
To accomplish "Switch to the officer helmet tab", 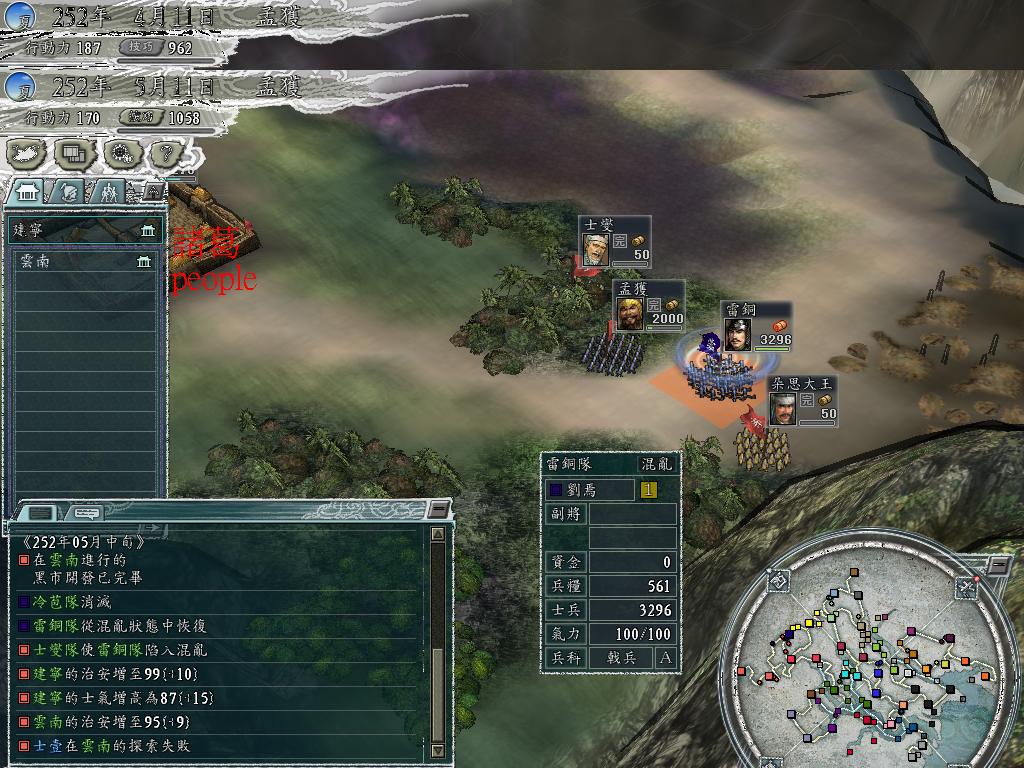I will pyautogui.click(x=70, y=191).
